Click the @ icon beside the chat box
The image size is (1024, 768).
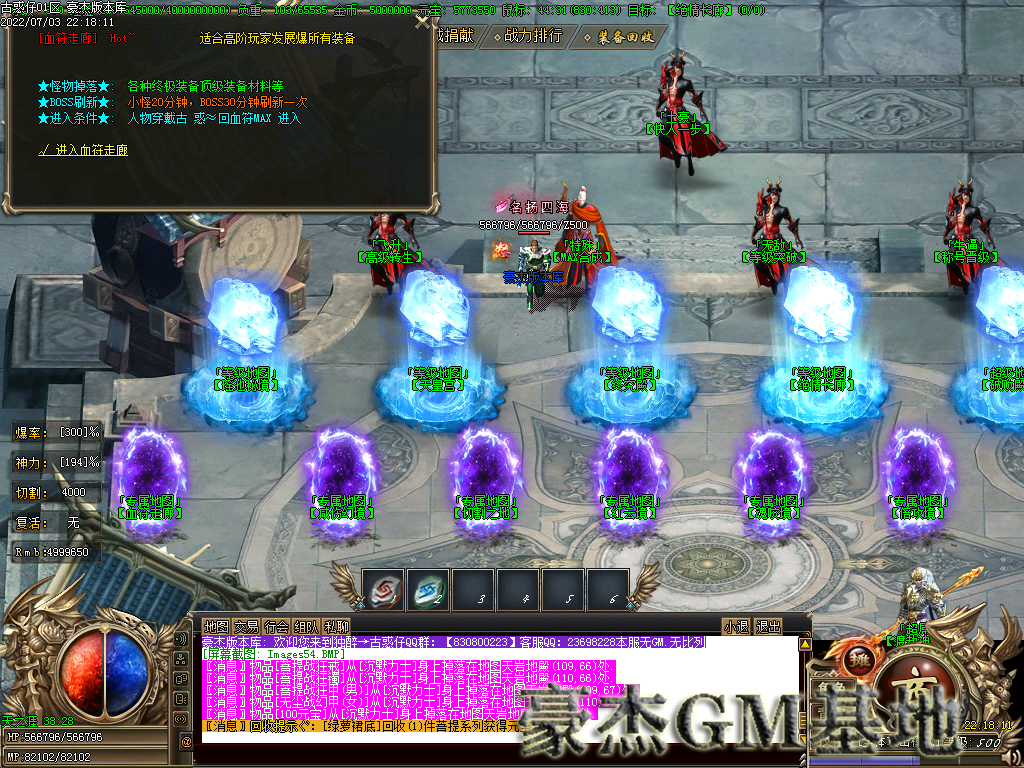pyautogui.click(x=186, y=741)
